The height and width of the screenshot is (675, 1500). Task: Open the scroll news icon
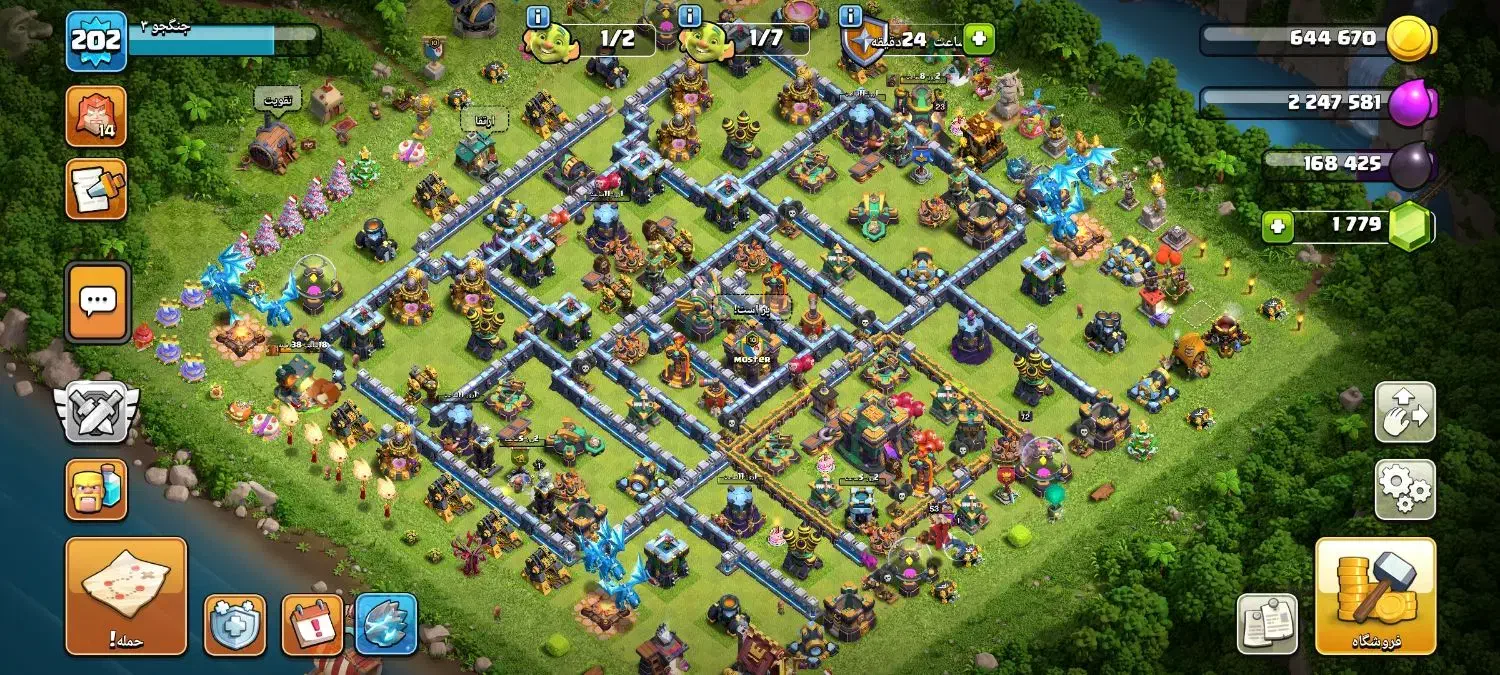96,189
